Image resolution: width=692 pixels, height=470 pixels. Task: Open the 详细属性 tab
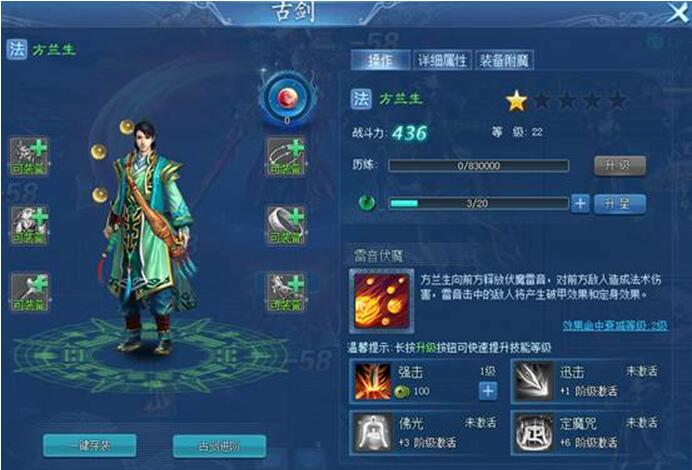[x=441, y=60]
